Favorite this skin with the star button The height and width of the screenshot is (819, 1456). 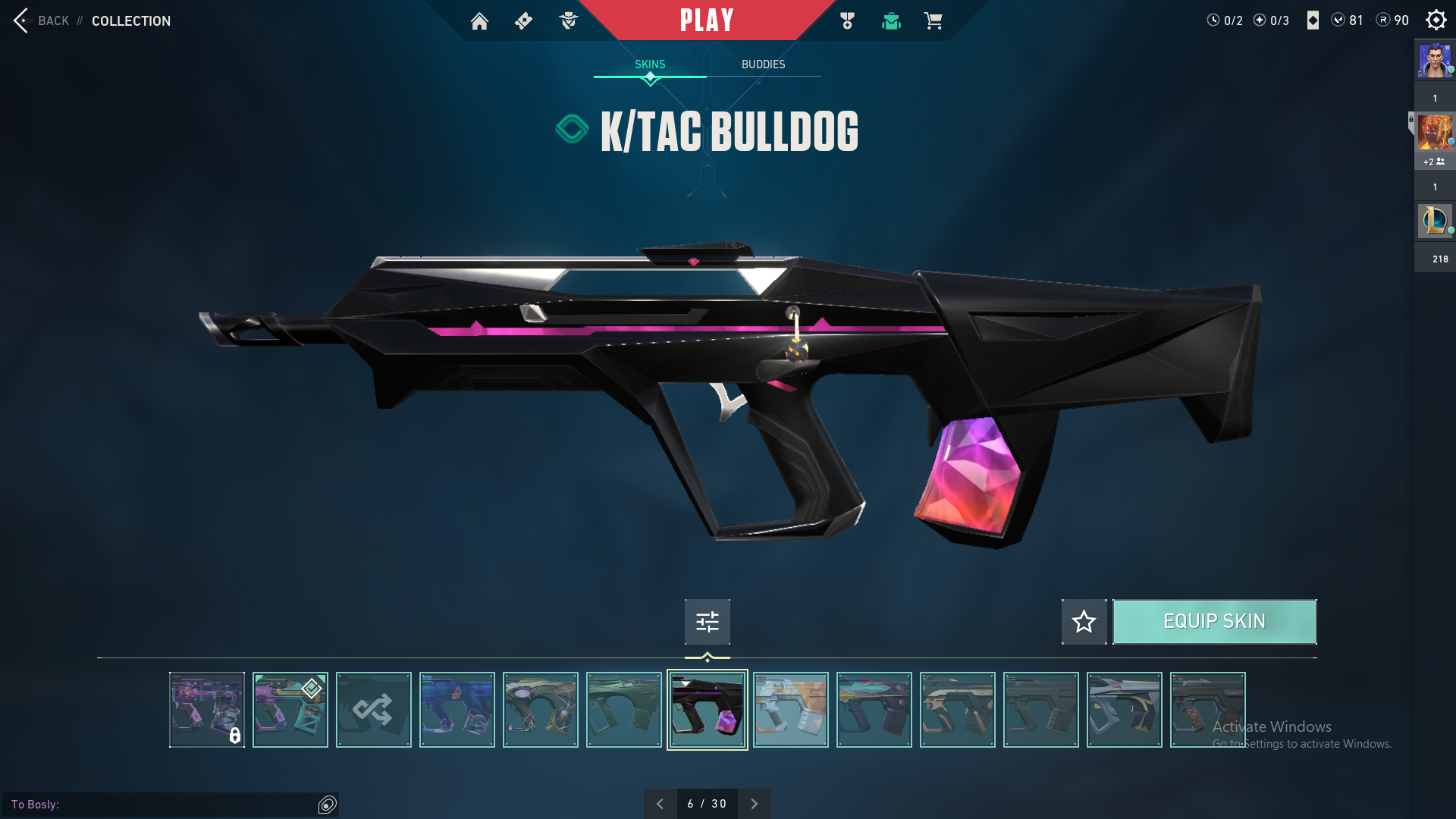click(1084, 622)
